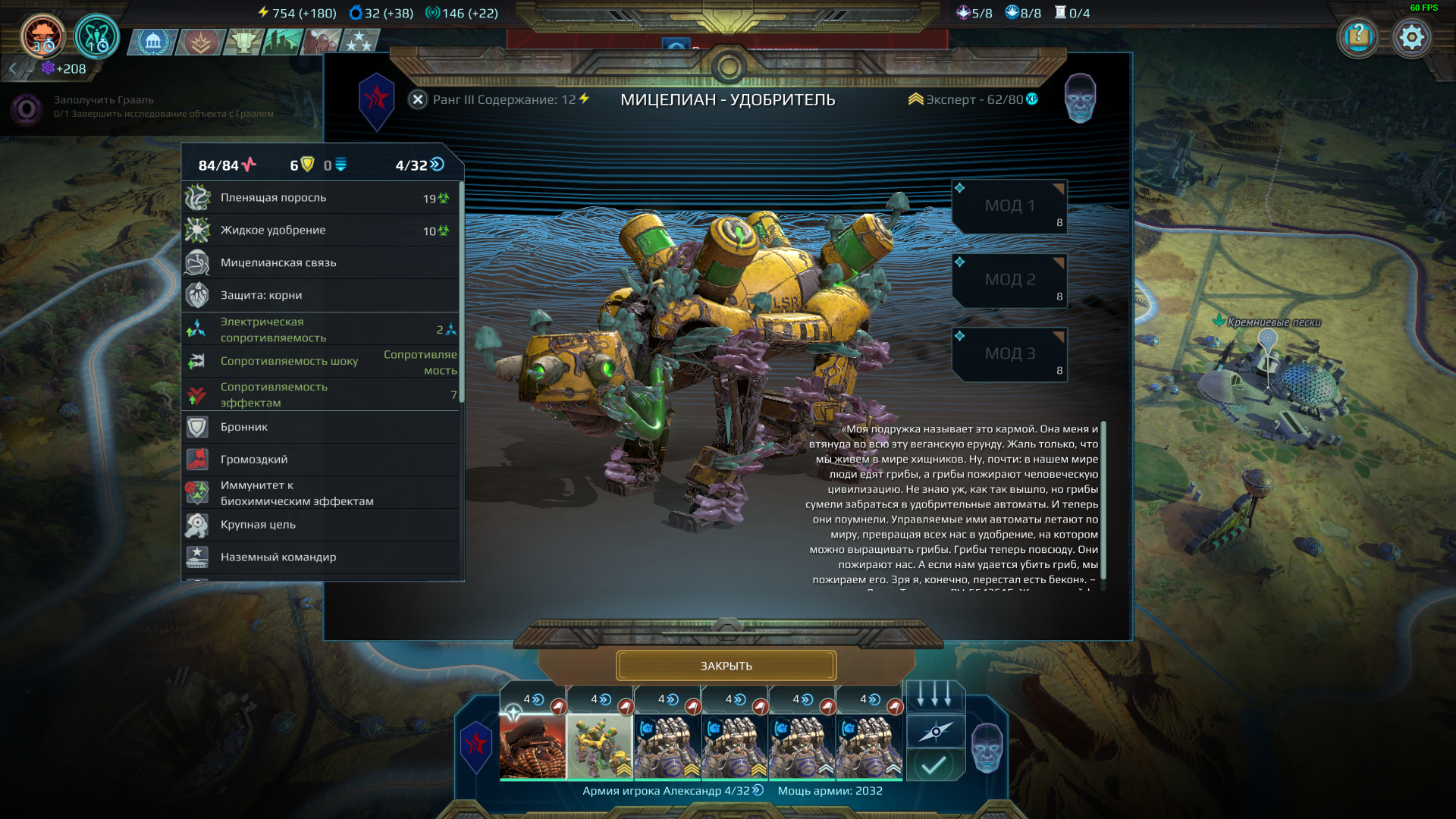Close the unit panel with ЗАКРЫТЬ
1456x819 pixels.
(726, 666)
